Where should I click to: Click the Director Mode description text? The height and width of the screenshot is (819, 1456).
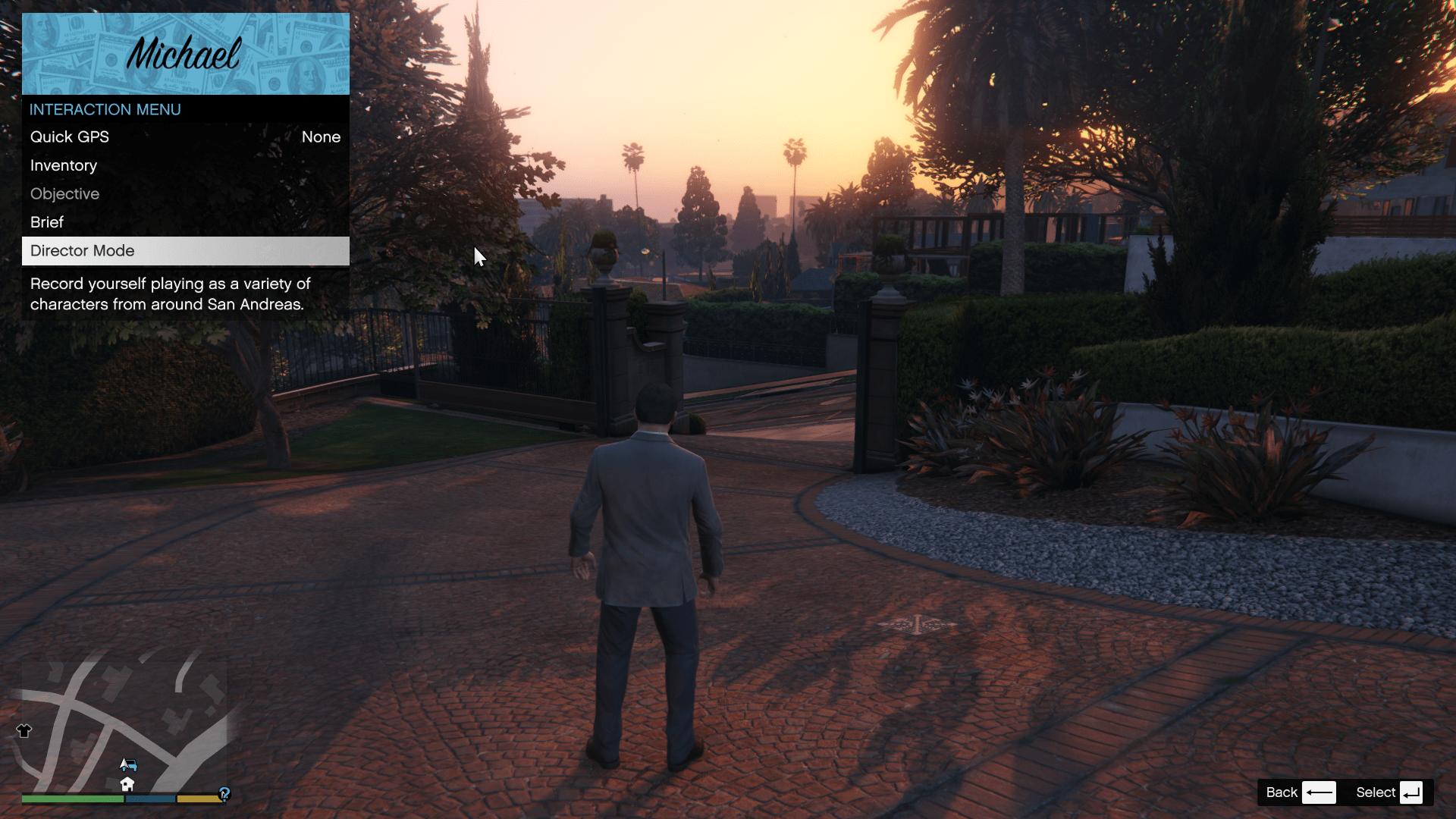click(x=170, y=294)
